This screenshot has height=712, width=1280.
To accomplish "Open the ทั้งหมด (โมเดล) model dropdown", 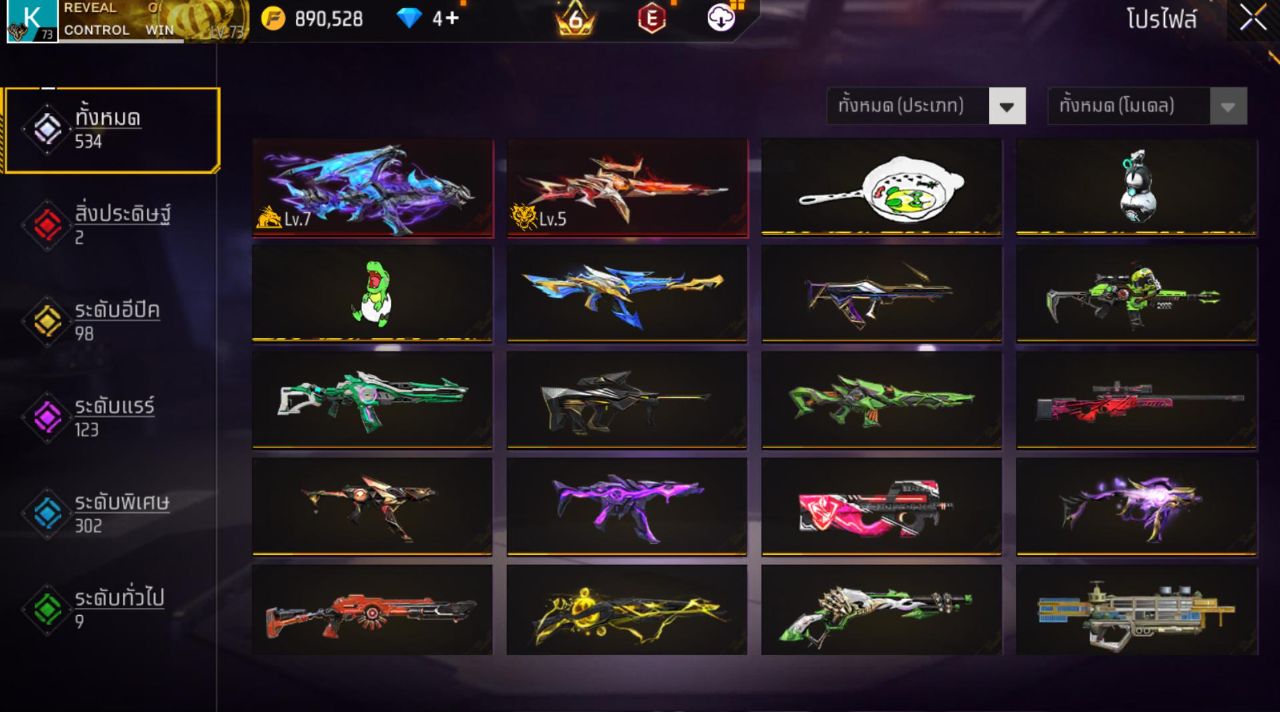I will point(1146,106).
